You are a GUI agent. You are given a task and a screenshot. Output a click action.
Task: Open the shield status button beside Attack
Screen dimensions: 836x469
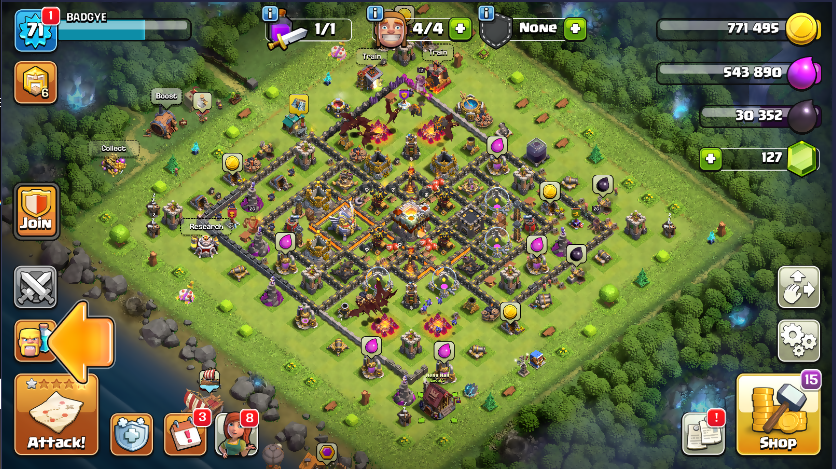tap(131, 433)
